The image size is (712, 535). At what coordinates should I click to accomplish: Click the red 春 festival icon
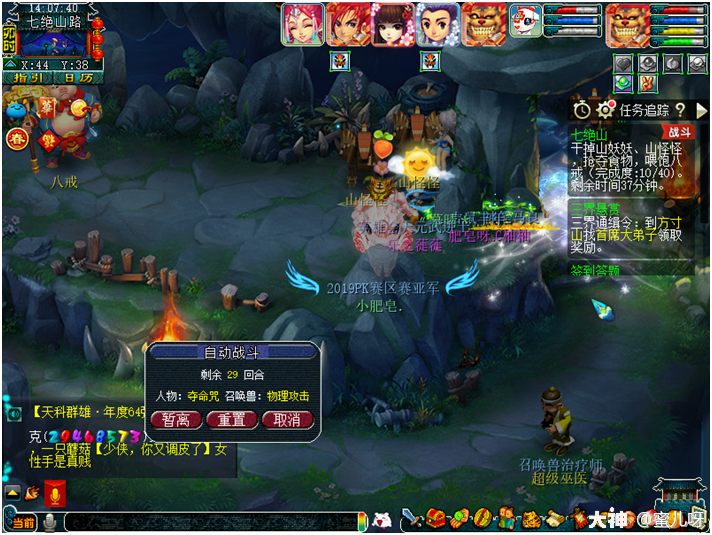(15, 139)
